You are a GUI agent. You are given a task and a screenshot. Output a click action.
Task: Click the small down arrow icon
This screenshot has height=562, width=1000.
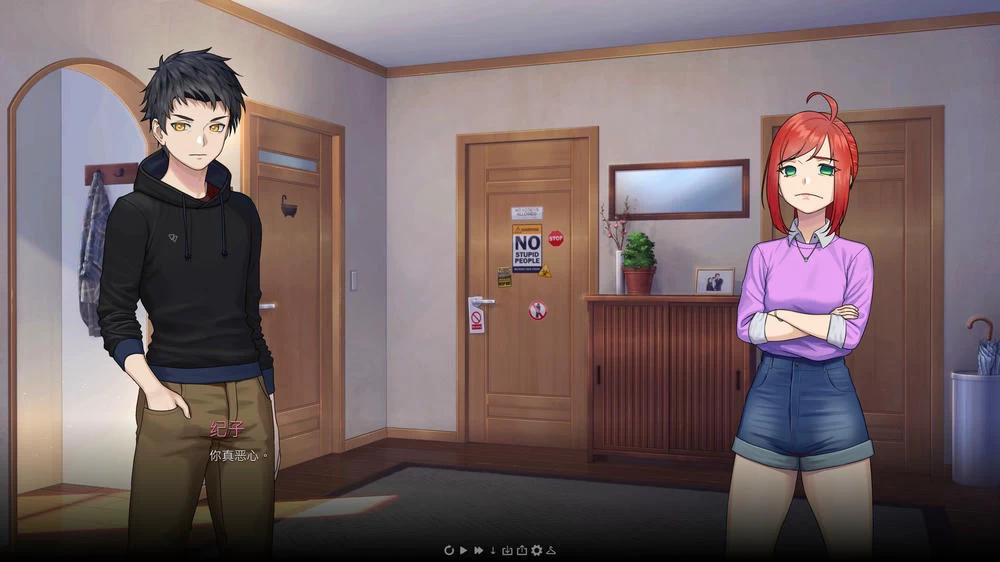tap(492, 550)
